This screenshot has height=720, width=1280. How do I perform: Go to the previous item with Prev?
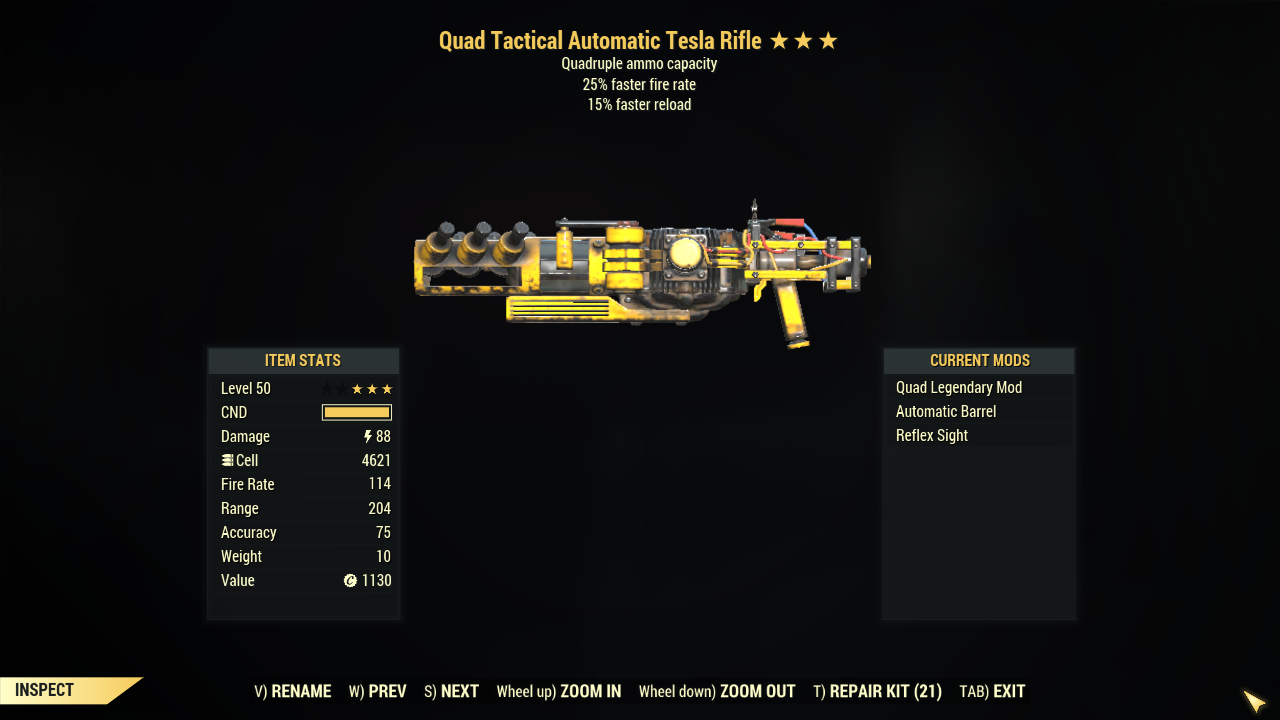pyautogui.click(x=378, y=691)
